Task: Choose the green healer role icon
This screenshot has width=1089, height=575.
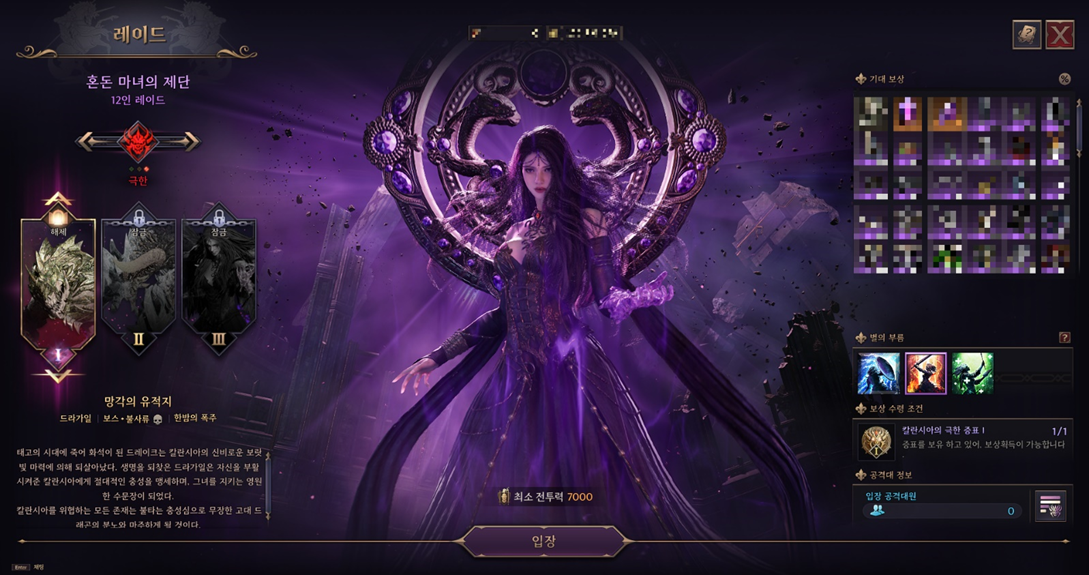Action: (972, 373)
